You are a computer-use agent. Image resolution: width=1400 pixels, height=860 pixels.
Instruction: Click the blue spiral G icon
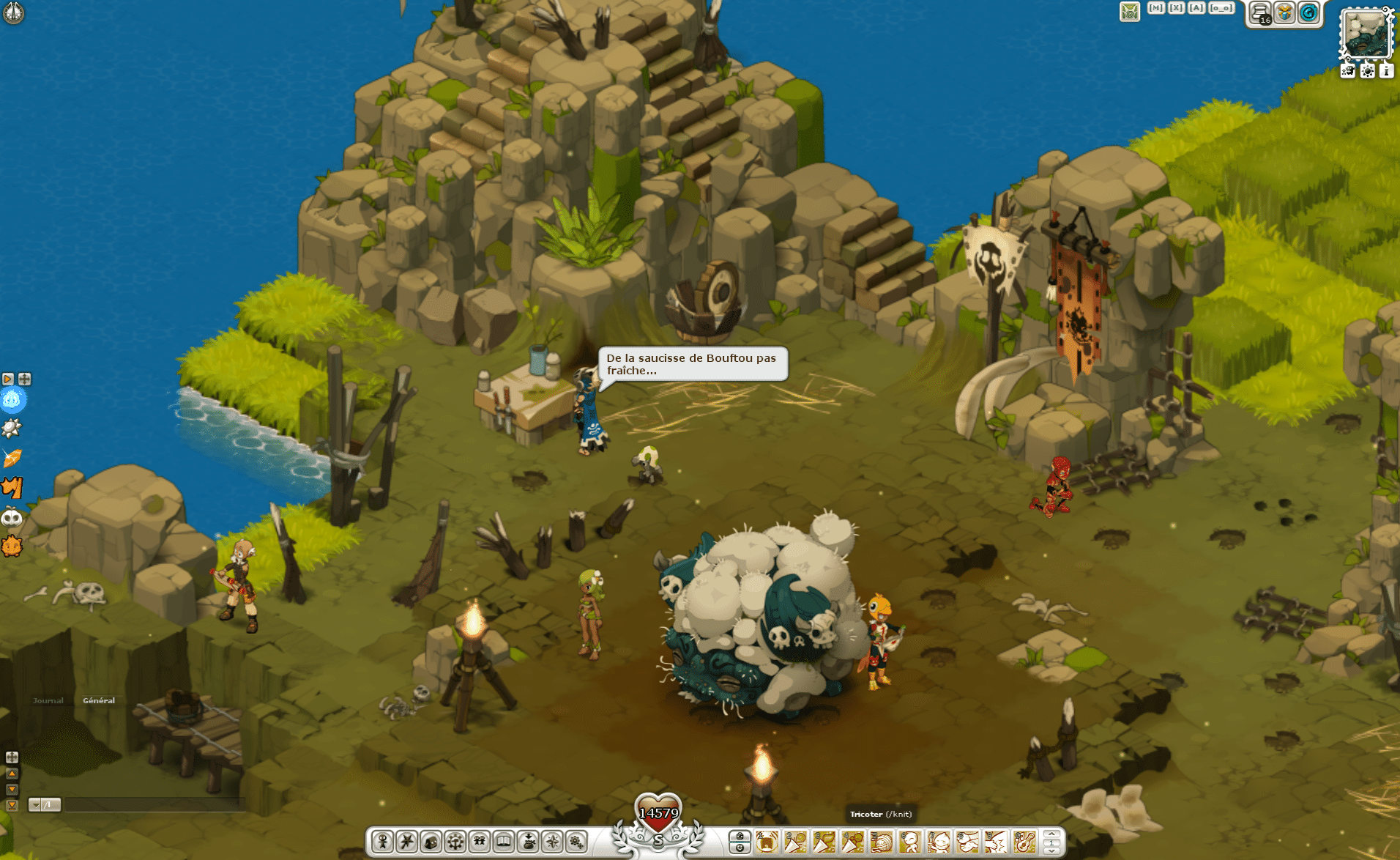coord(1308,12)
